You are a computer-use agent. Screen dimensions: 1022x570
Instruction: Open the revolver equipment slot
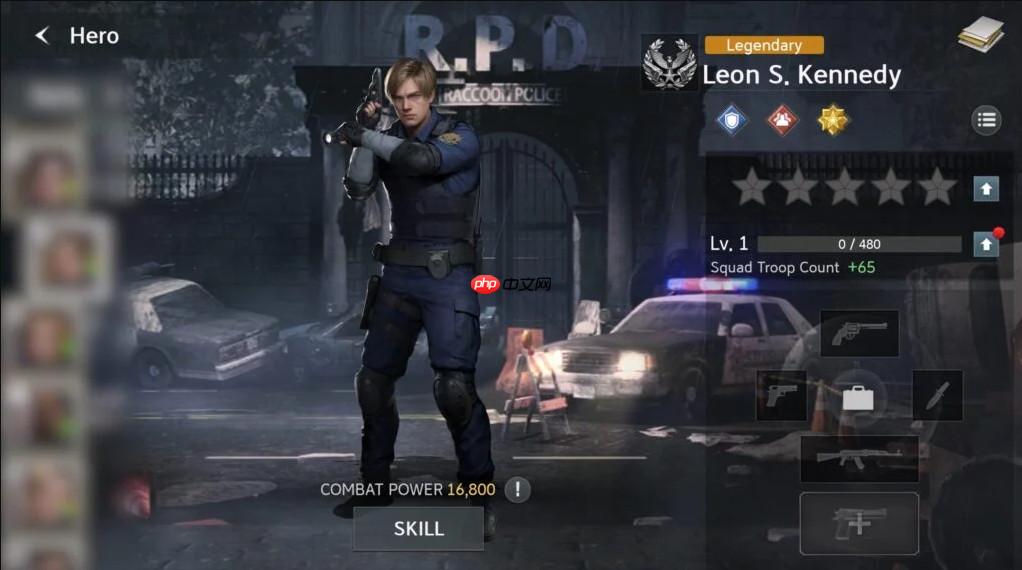click(x=859, y=333)
